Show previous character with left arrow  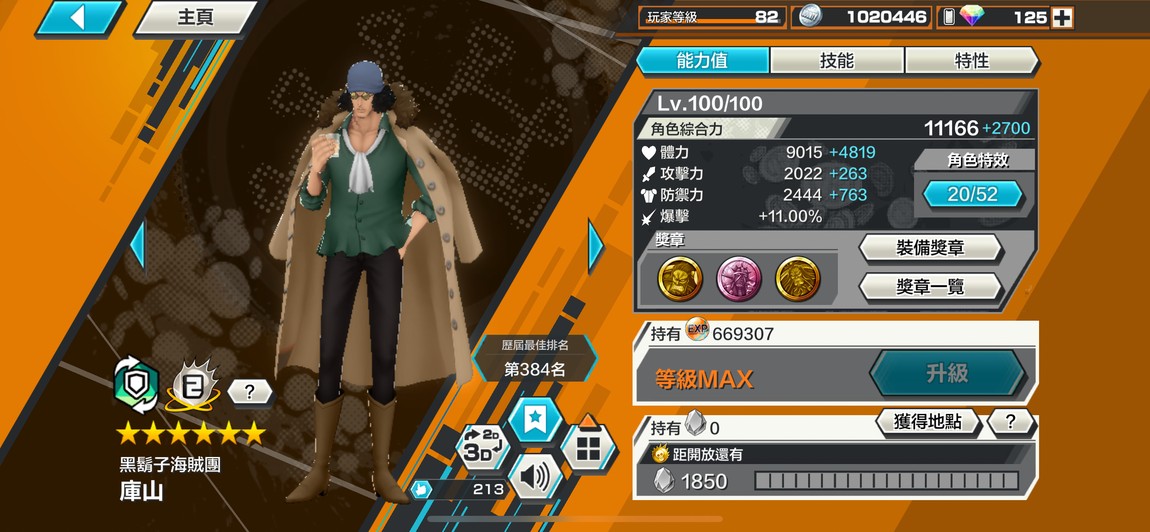[138, 246]
